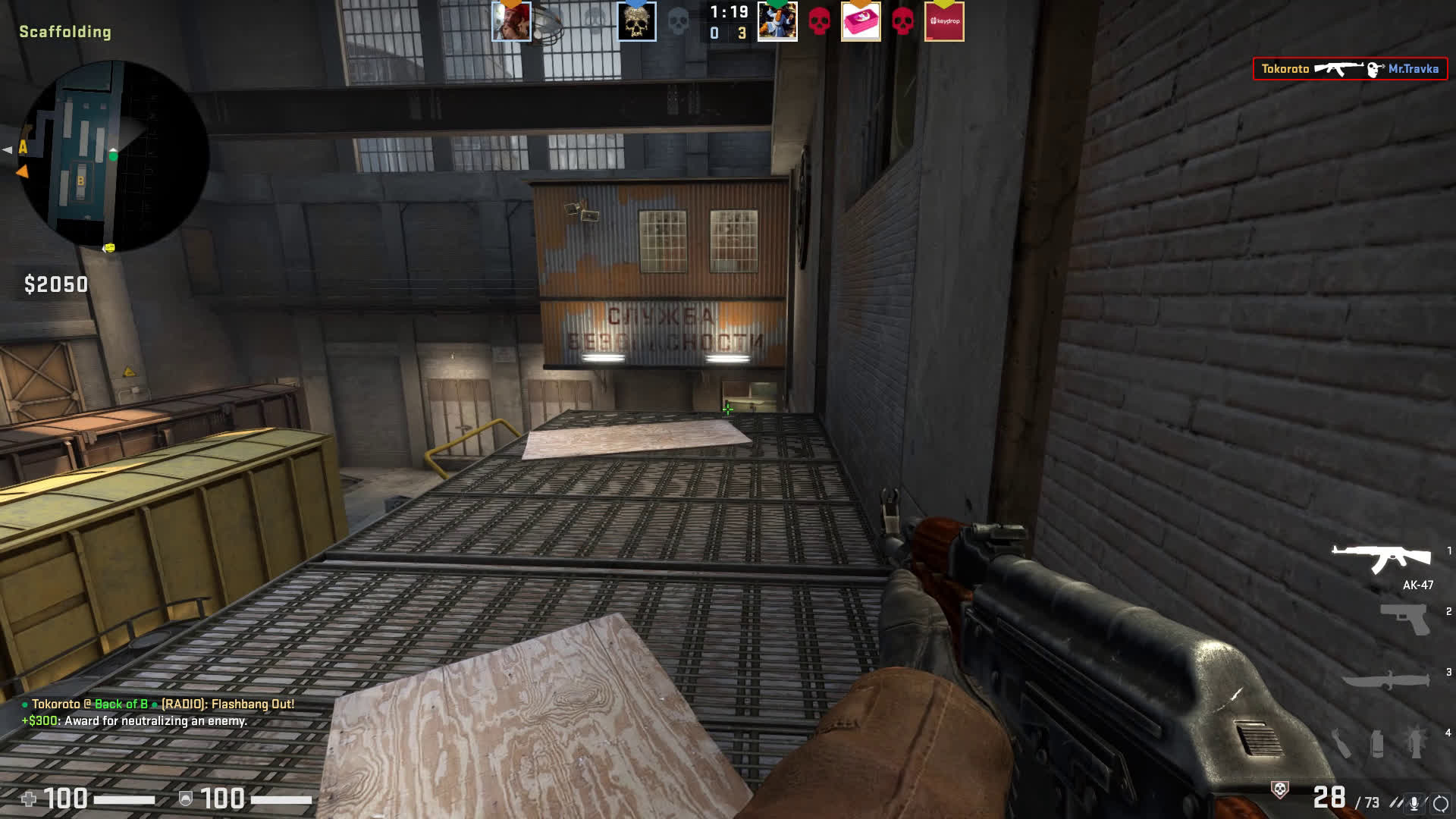Select the pink box player avatar
This screenshot has width=1456, height=819.
click(861, 21)
